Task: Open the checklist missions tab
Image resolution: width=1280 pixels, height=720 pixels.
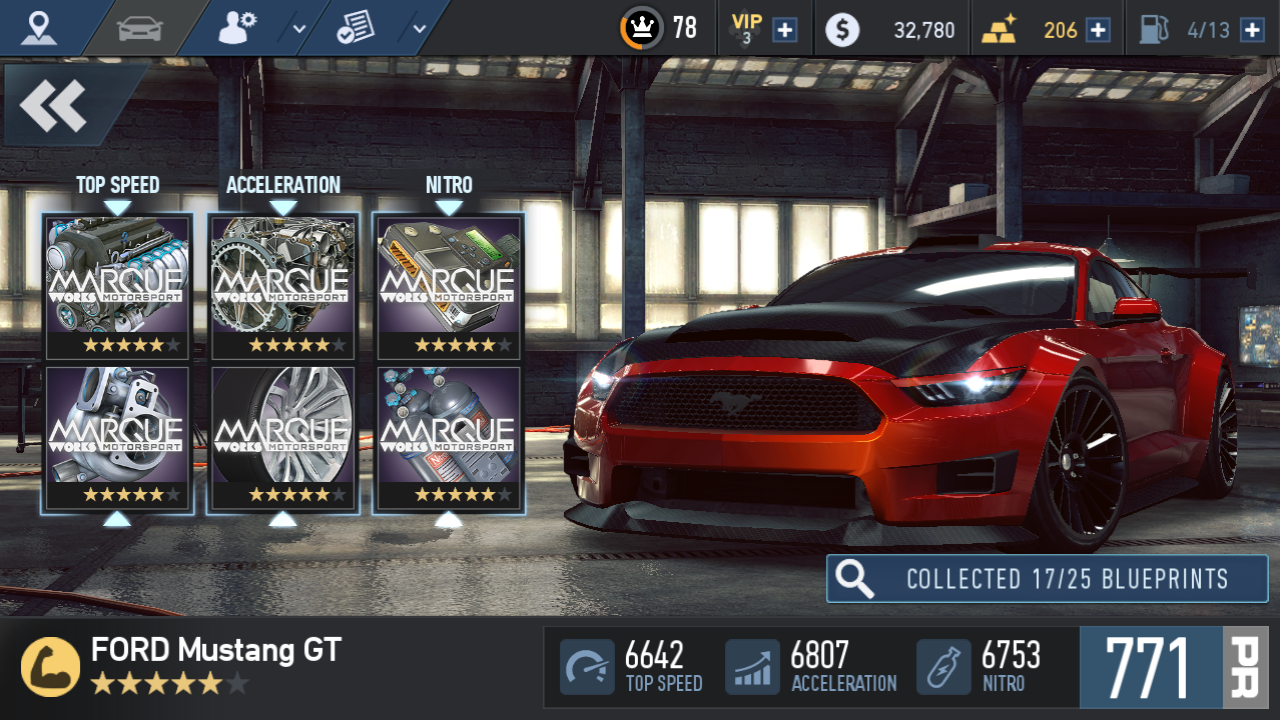Action: pos(356,29)
